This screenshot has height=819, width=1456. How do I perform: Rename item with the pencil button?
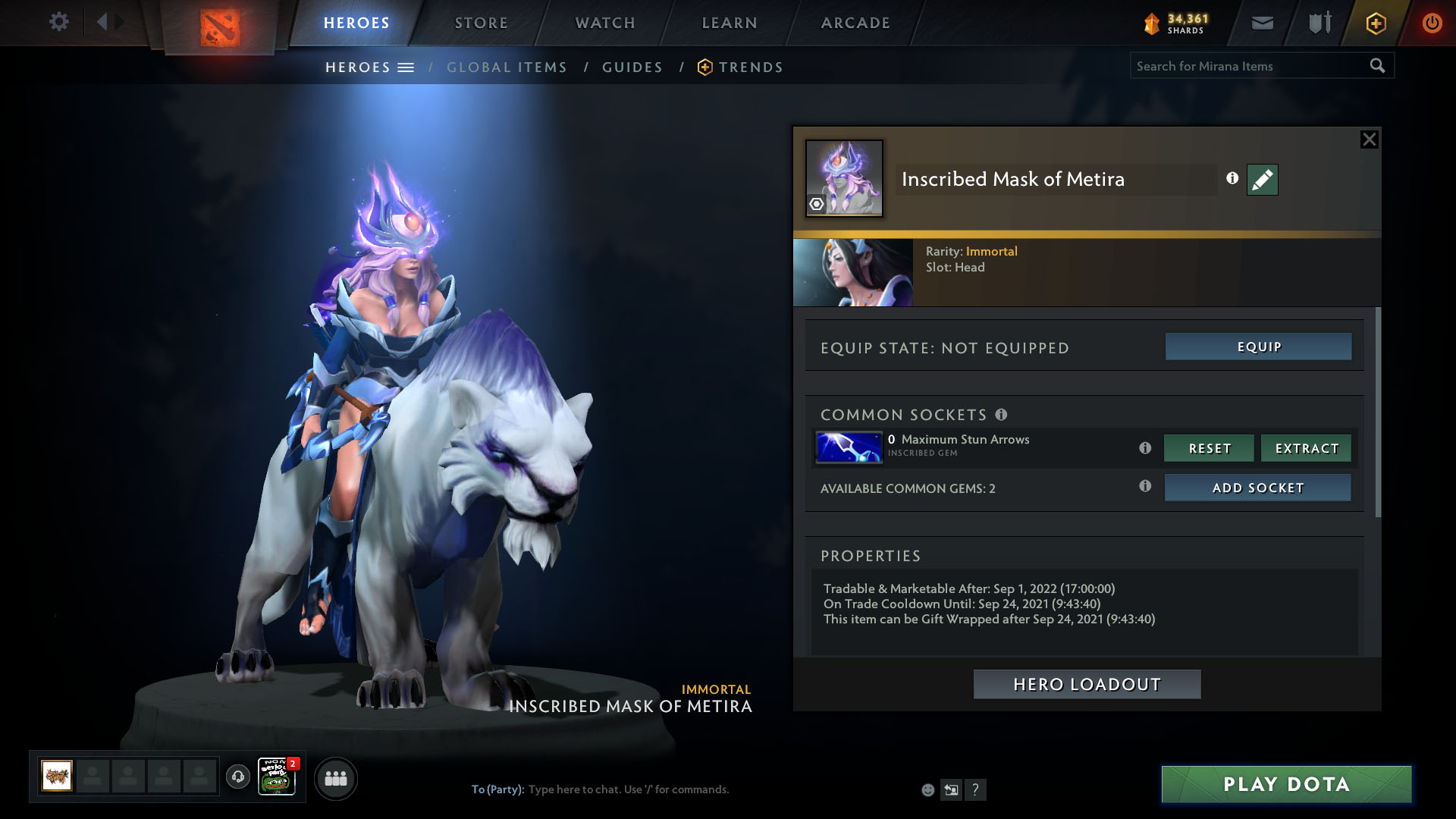pos(1262,180)
